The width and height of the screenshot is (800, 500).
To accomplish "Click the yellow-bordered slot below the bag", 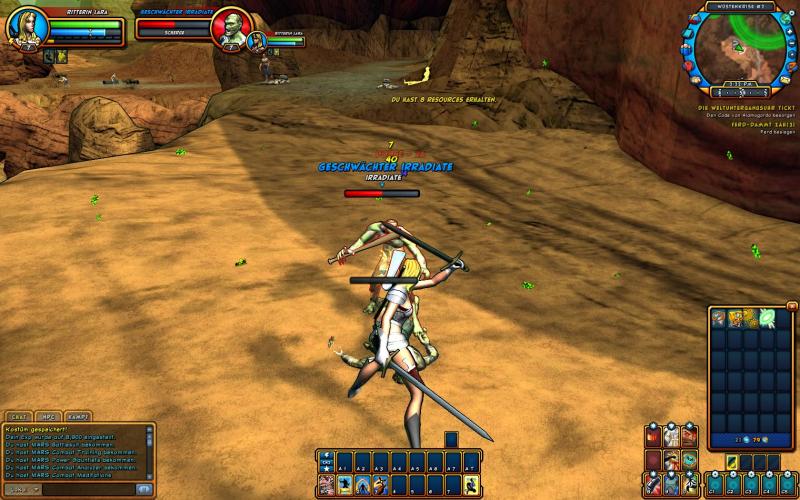I will point(732,461).
